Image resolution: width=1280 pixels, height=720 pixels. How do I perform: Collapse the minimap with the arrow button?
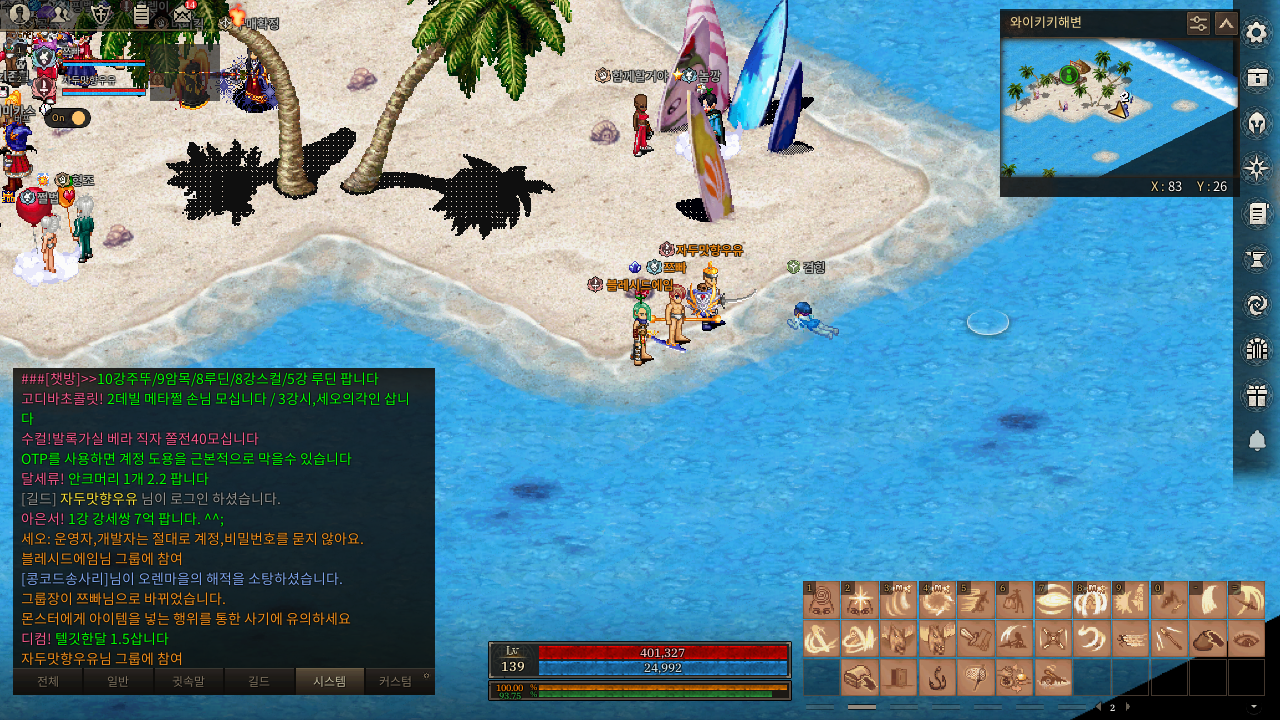click(x=1226, y=23)
